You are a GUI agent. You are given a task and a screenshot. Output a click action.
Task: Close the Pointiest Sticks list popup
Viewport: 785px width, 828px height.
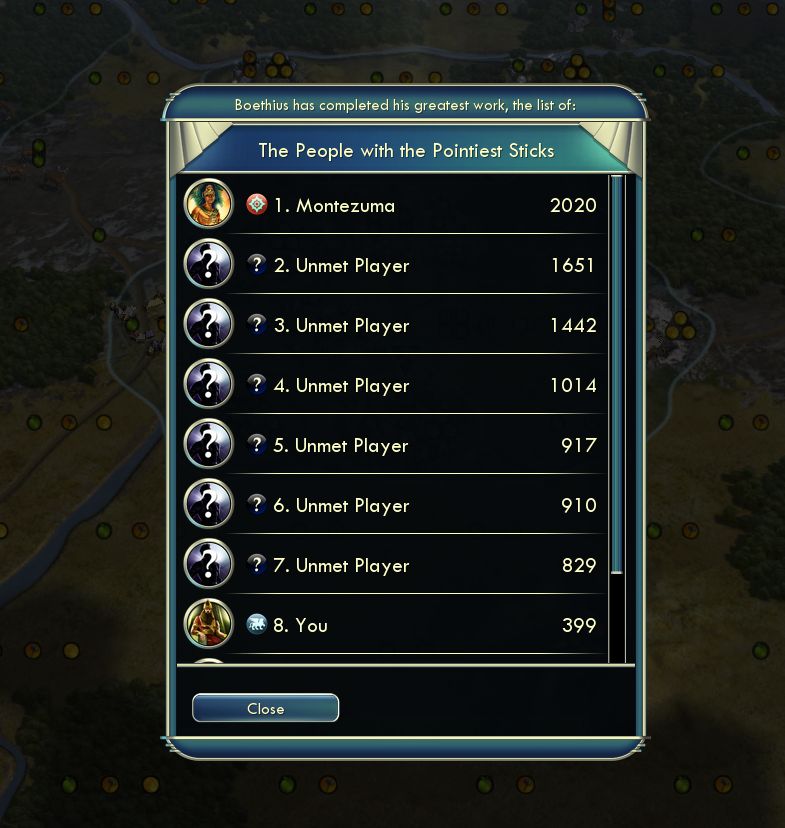point(265,708)
